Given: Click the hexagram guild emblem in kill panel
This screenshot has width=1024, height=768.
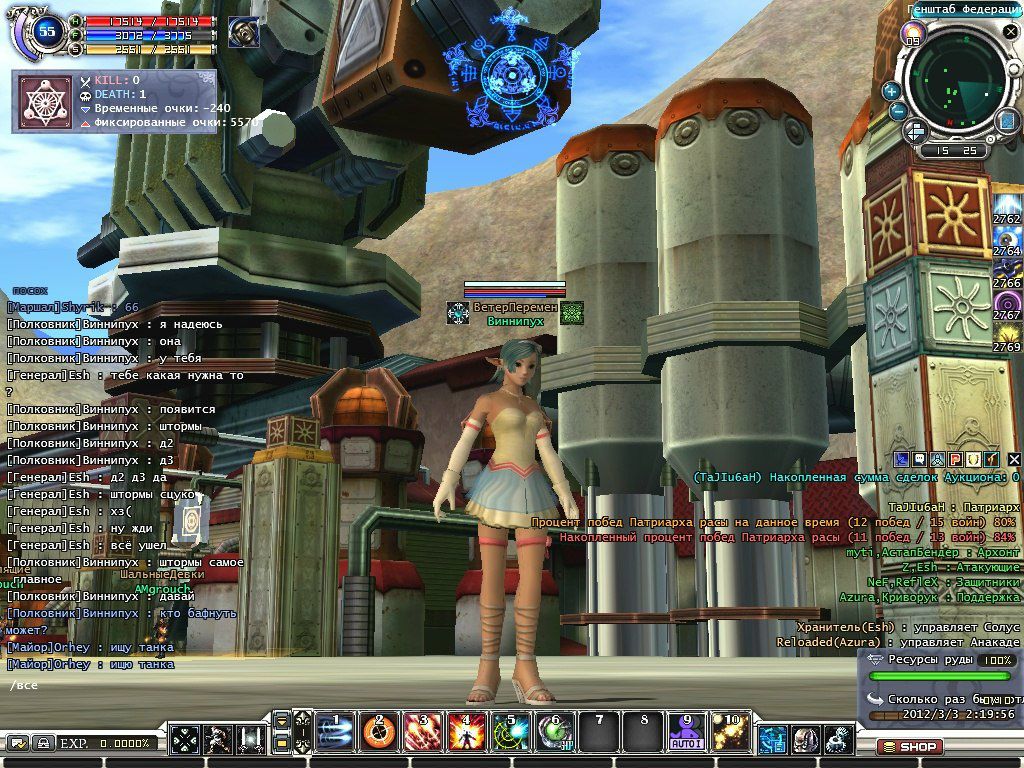Looking at the screenshot, I should click(x=45, y=100).
